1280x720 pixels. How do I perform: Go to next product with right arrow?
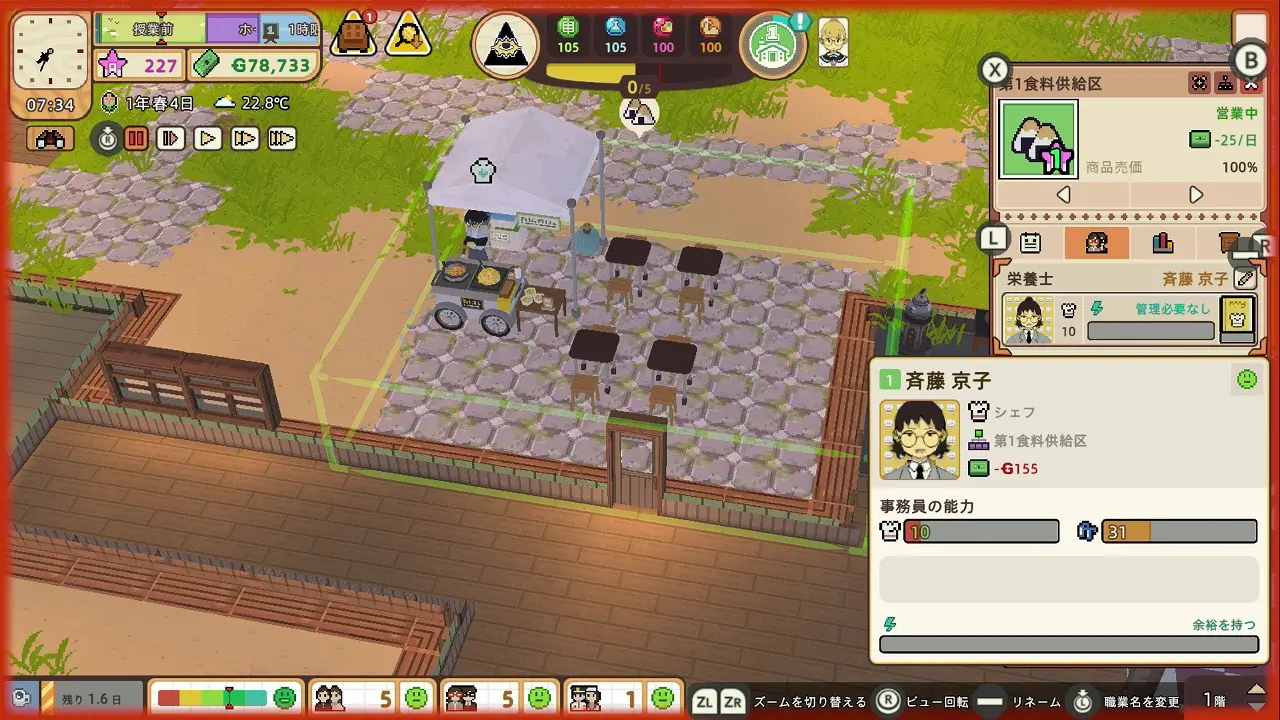[1196, 195]
